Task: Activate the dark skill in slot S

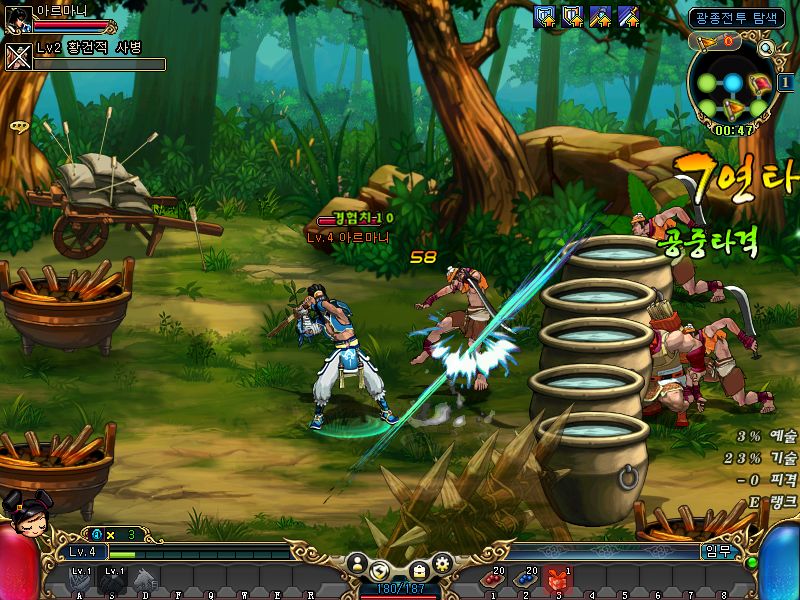Action: (113, 579)
